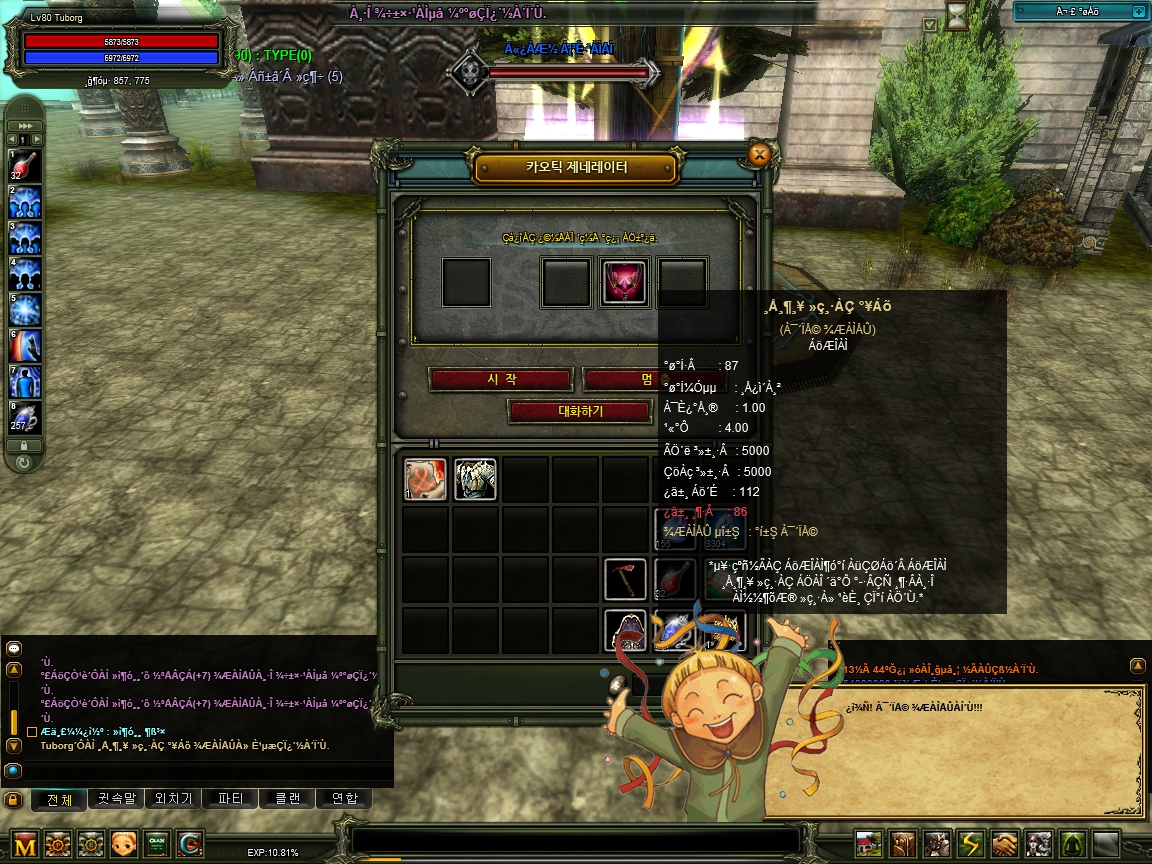Open the CLAN board icon
This screenshot has width=1152, height=864.
tap(157, 845)
